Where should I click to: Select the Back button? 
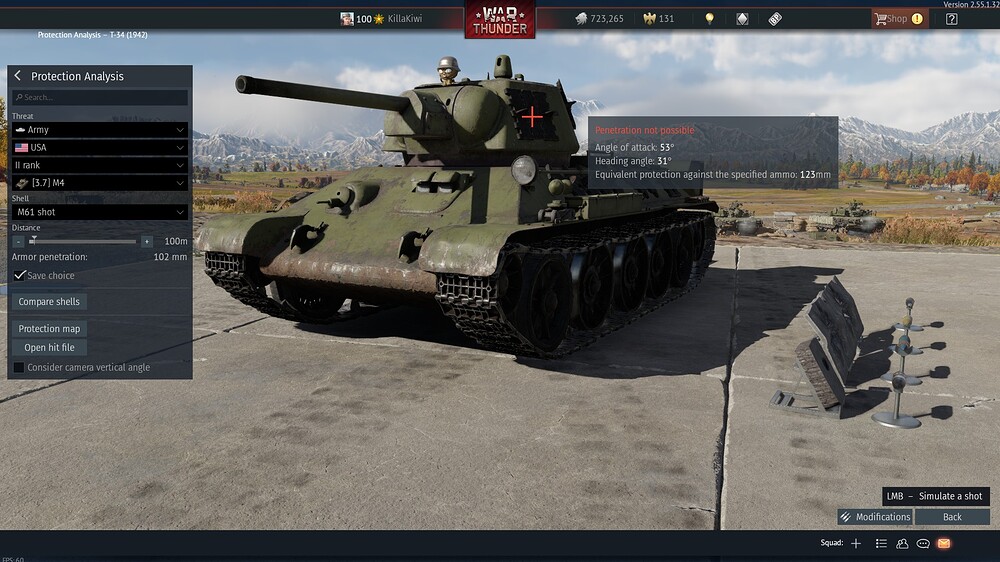(x=952, y=517)
